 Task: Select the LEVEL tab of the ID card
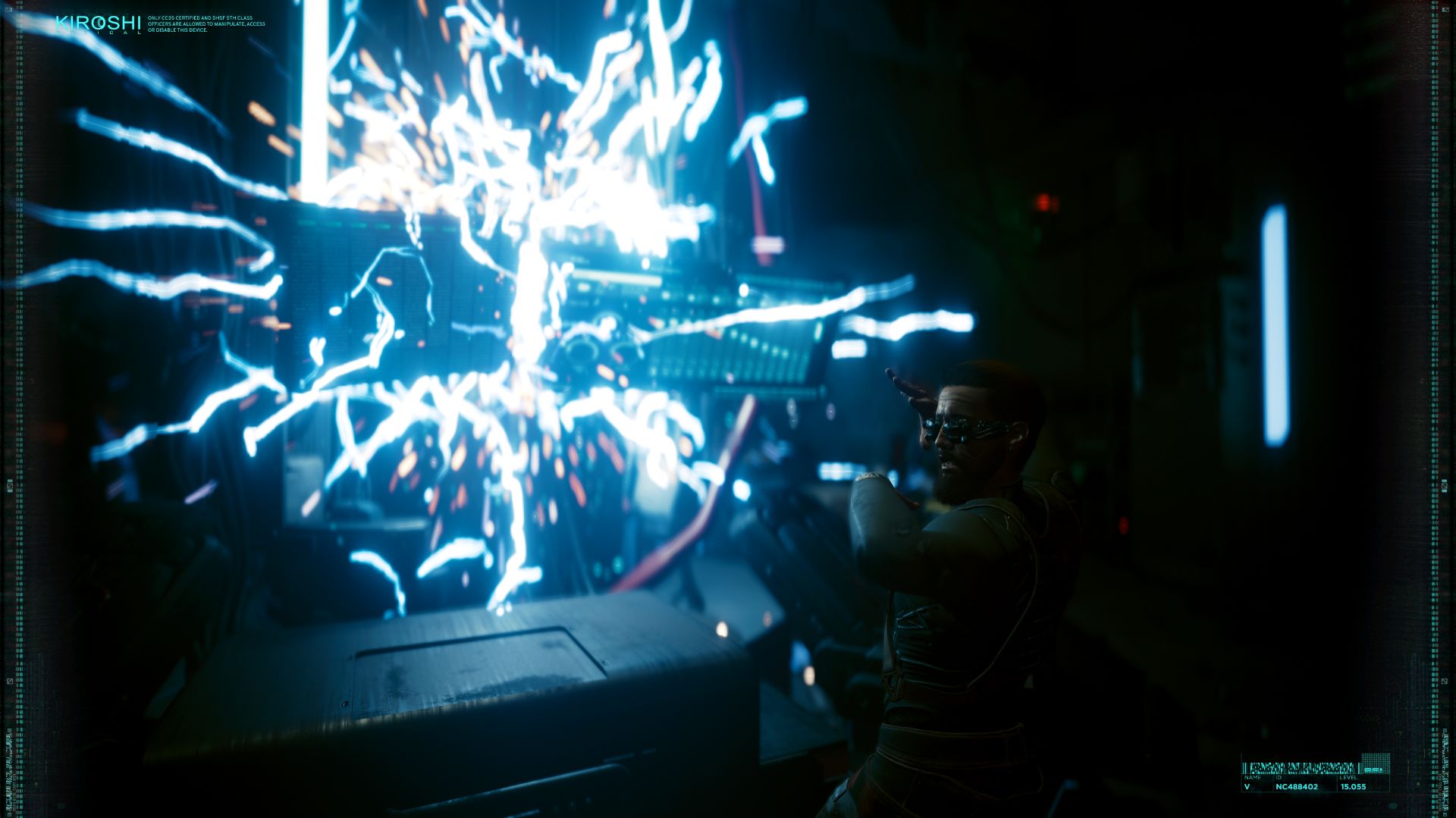1348,777
